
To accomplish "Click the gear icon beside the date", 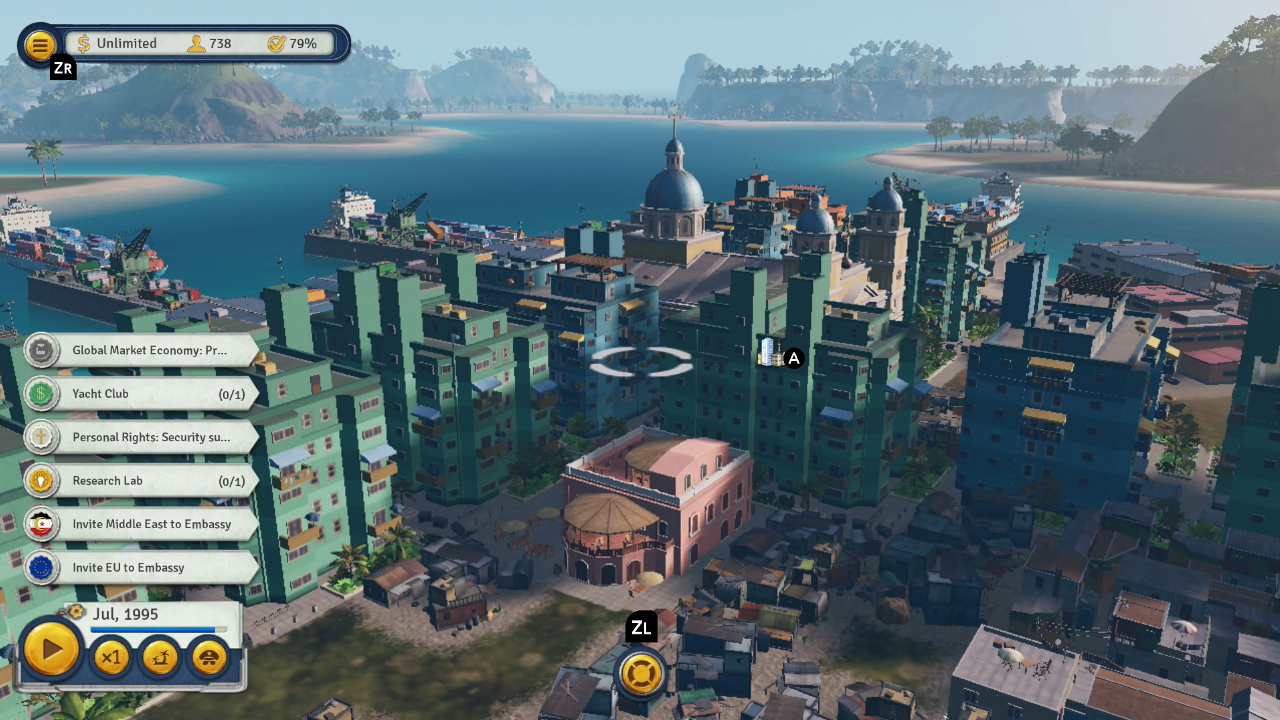I will click(x=76, y=611).
